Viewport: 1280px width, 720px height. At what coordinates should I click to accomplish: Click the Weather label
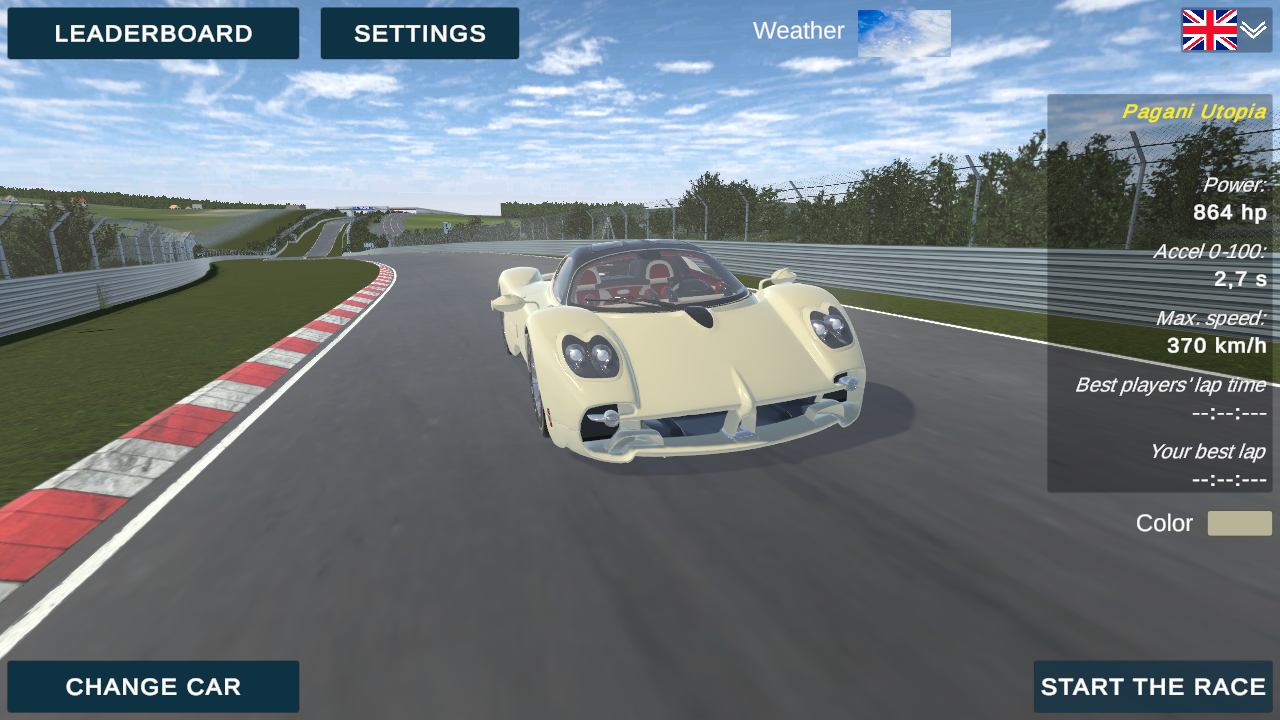coord(798,31)
